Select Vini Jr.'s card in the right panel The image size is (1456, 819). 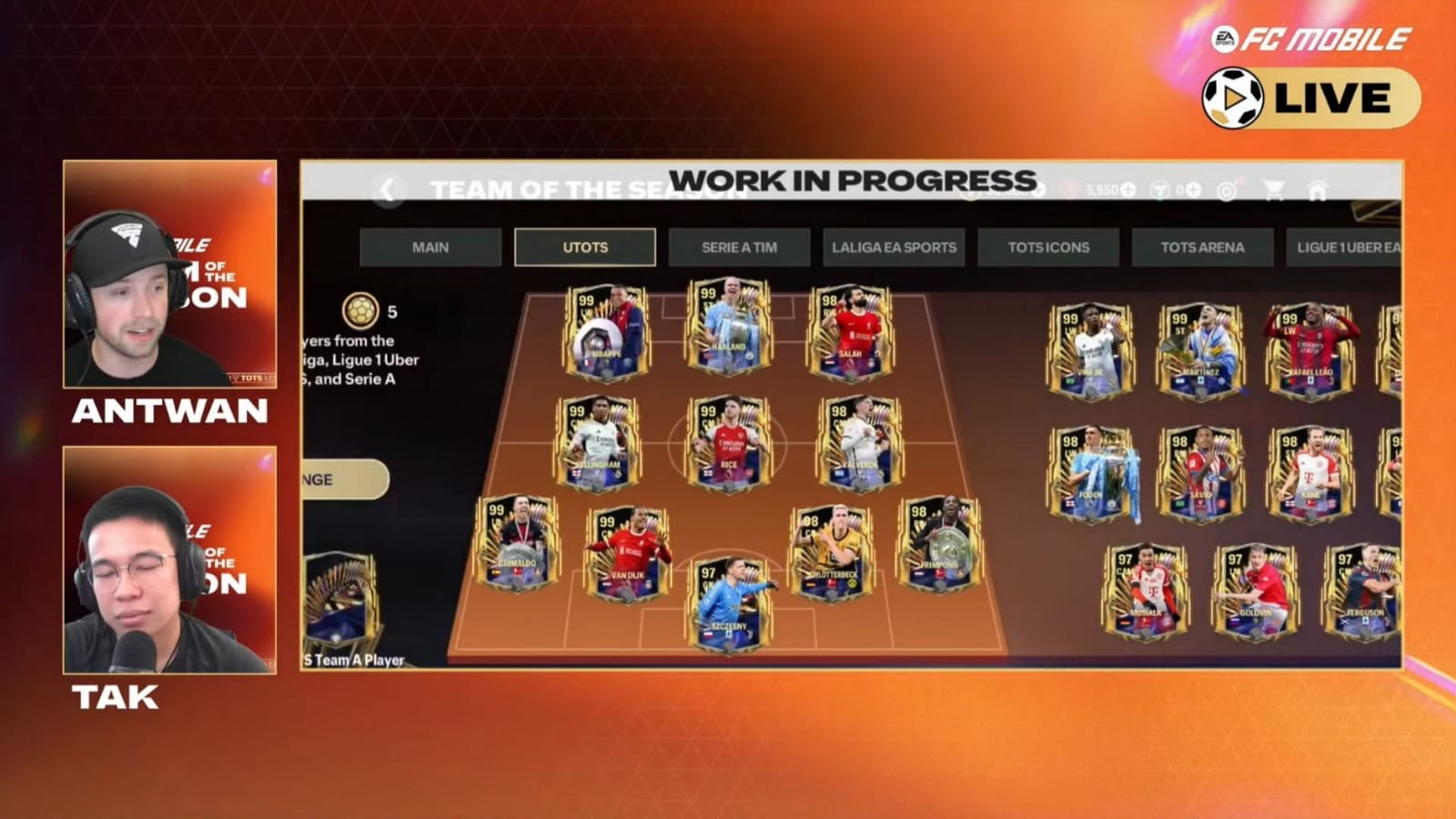pyautogui.click(x=1092, y=350)
